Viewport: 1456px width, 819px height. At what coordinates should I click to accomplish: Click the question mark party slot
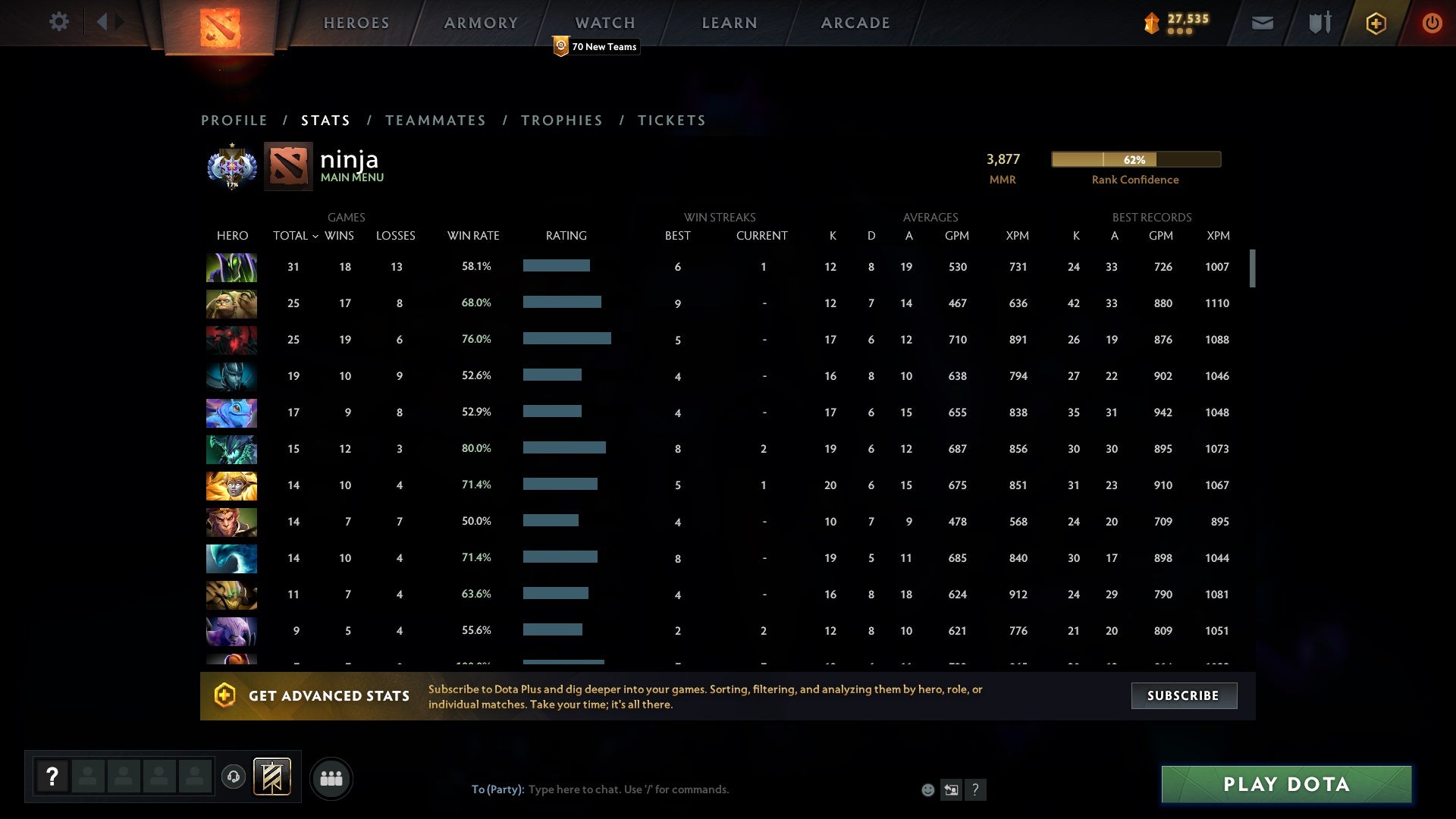click(52, 777)
